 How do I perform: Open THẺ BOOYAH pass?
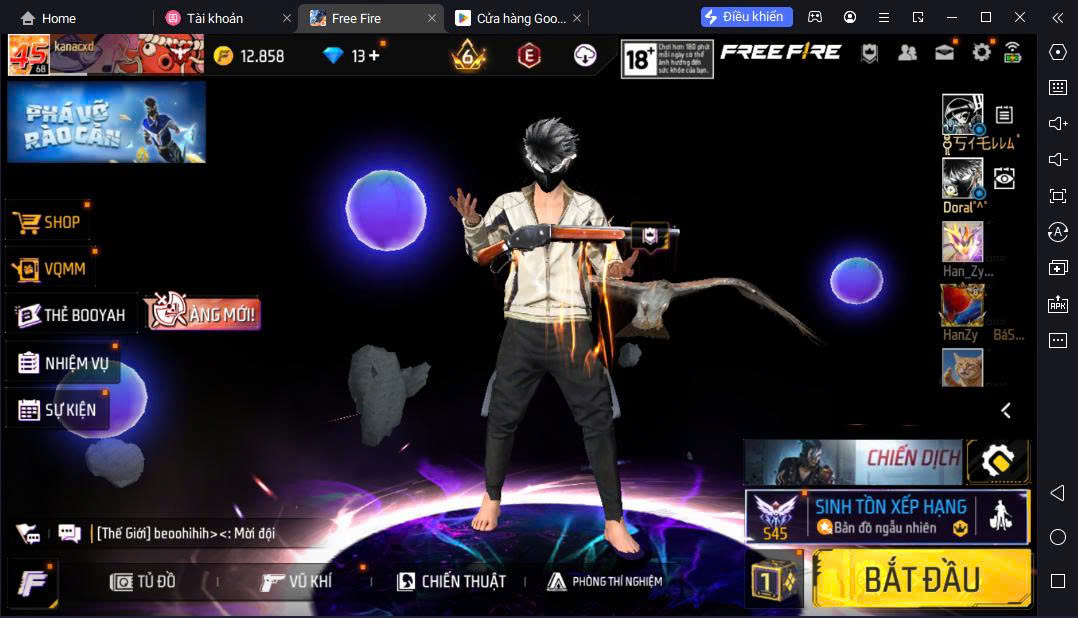[x=71, y=315]
